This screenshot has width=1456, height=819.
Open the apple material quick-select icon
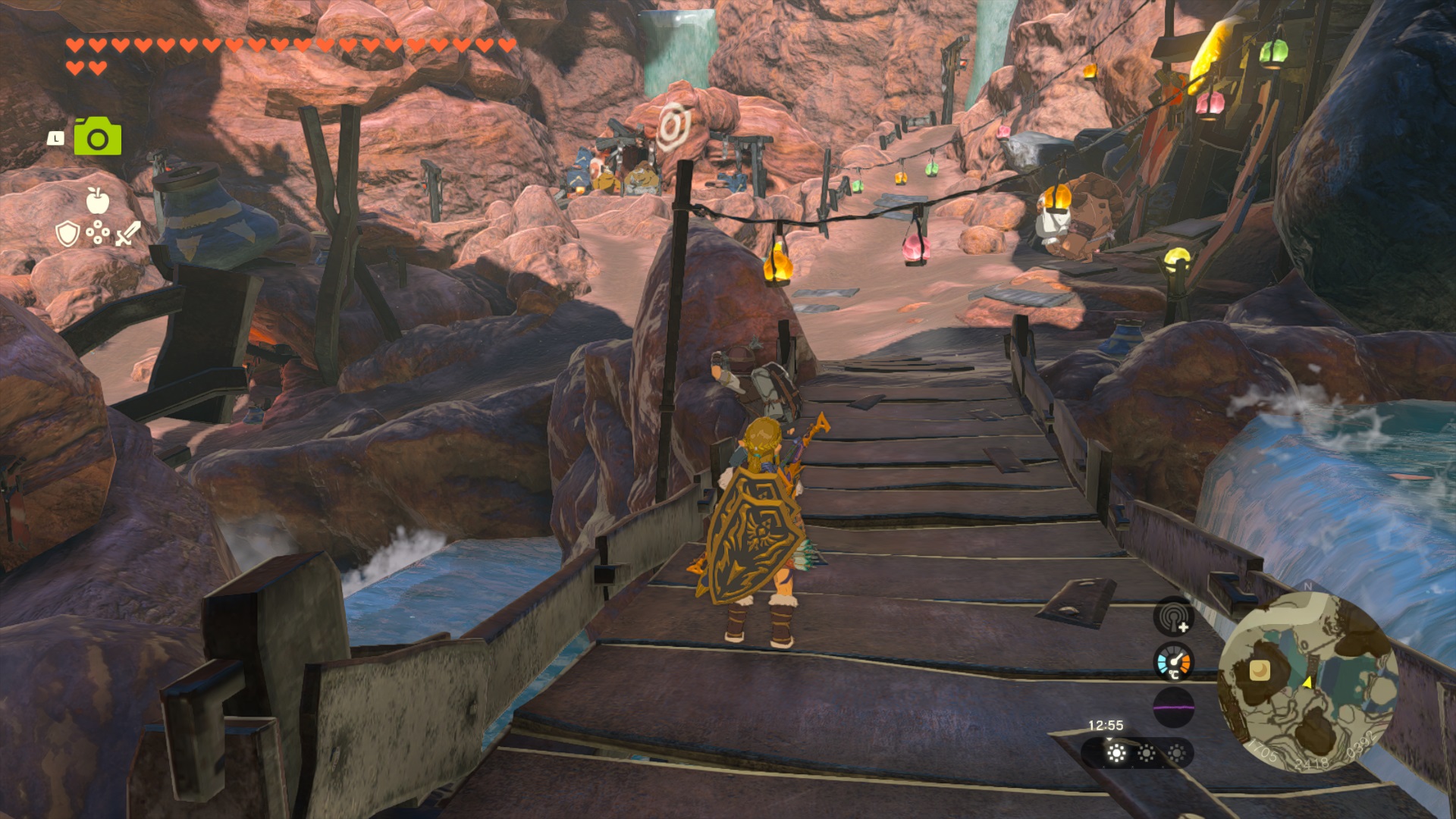[x=98, y=200]
